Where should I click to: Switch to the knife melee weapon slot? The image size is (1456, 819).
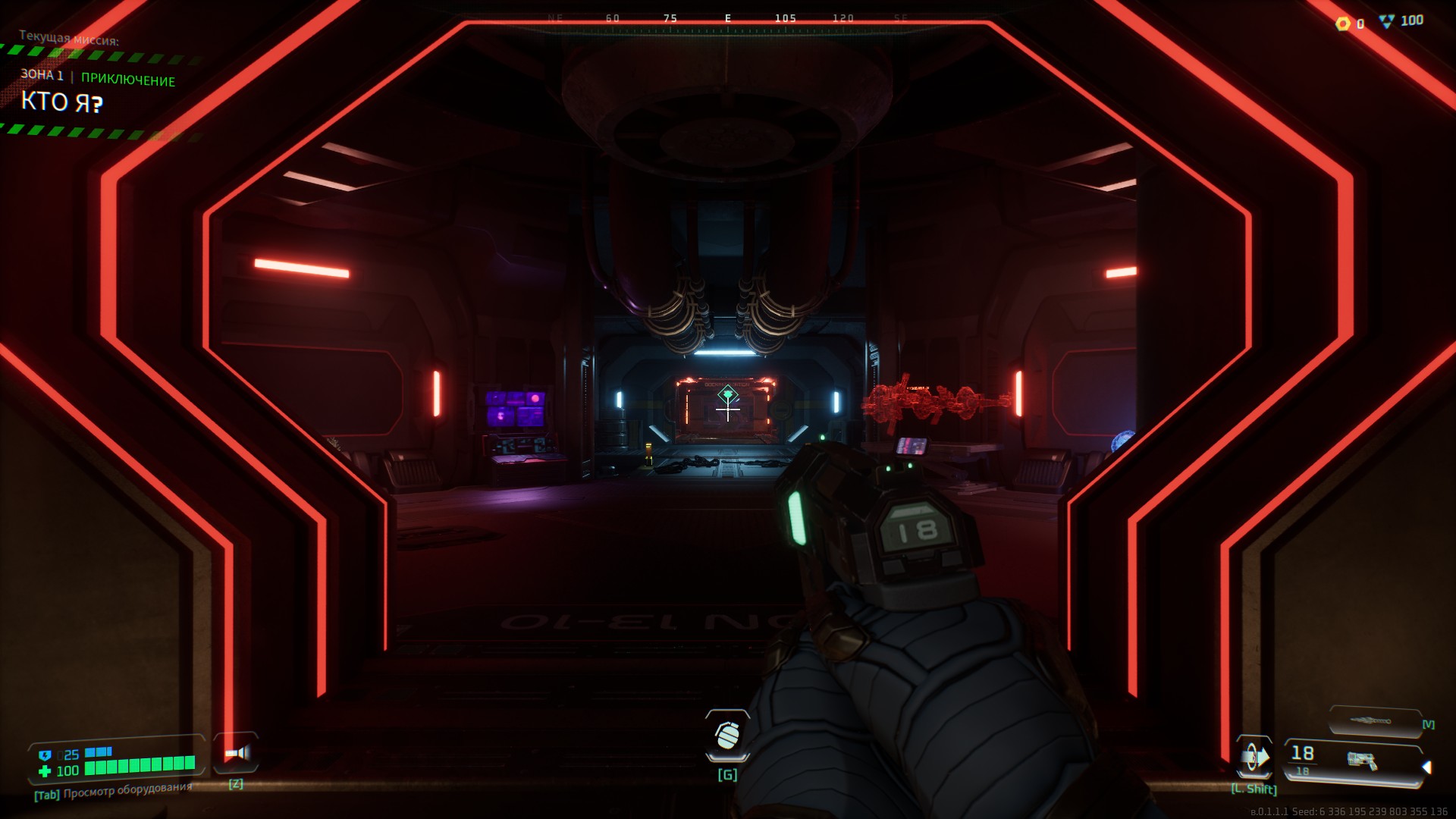click(x=1373, y=720)
